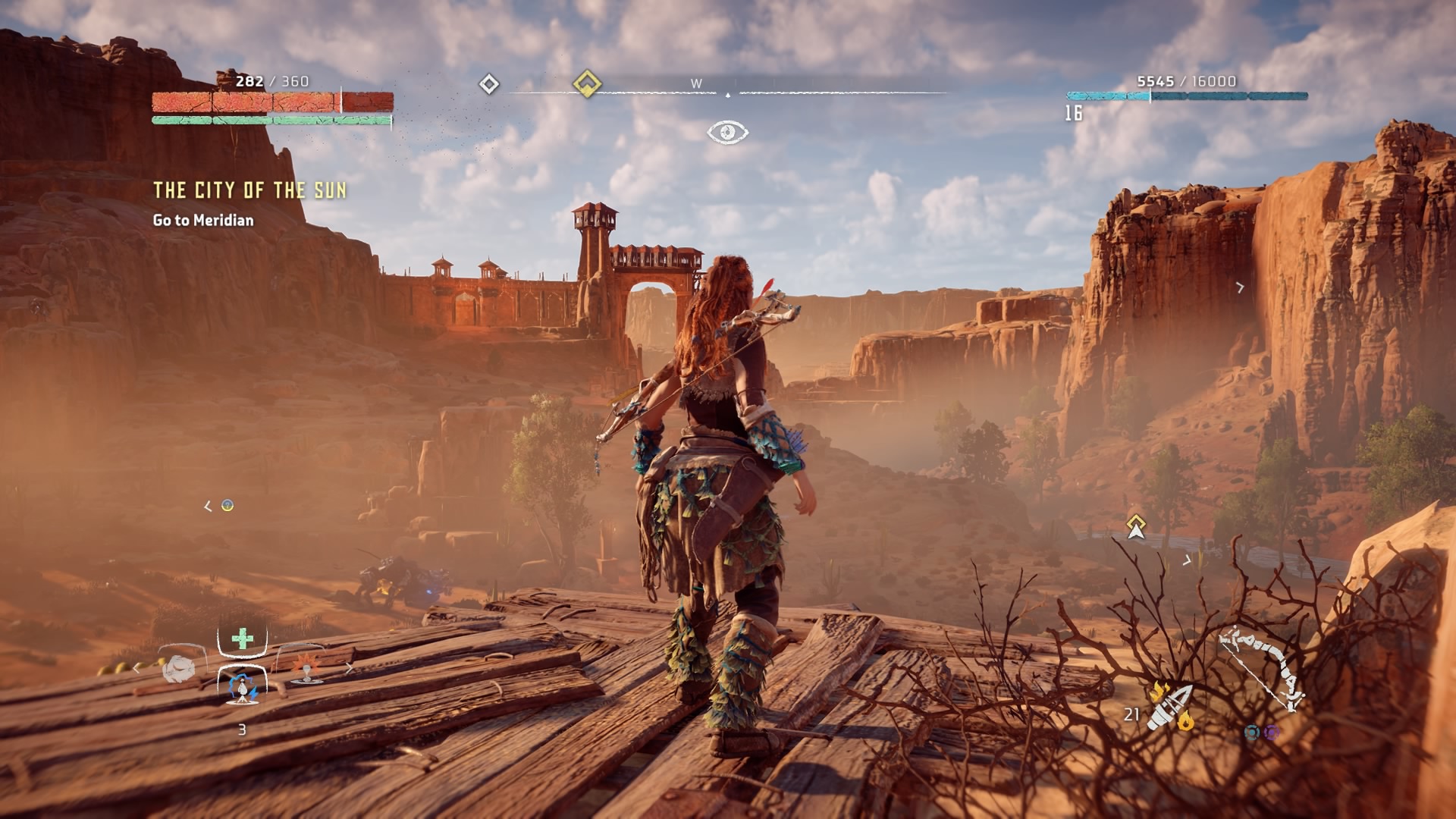Cycle tools with the right arrow
Image resolution: width=1456 pixels, height=819 pixels.
[x=349, y=668]
